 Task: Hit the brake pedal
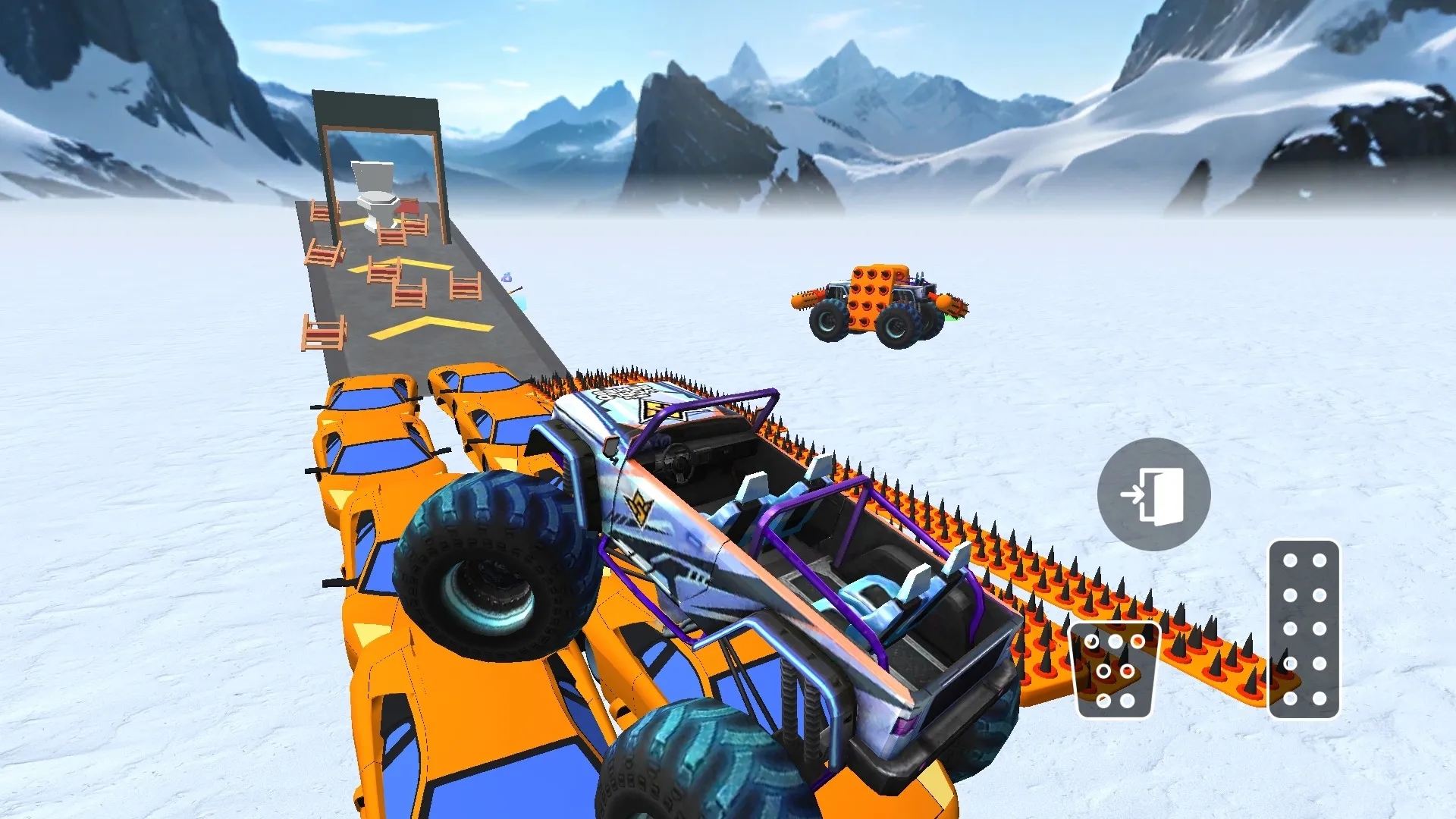coord(1114,670)
